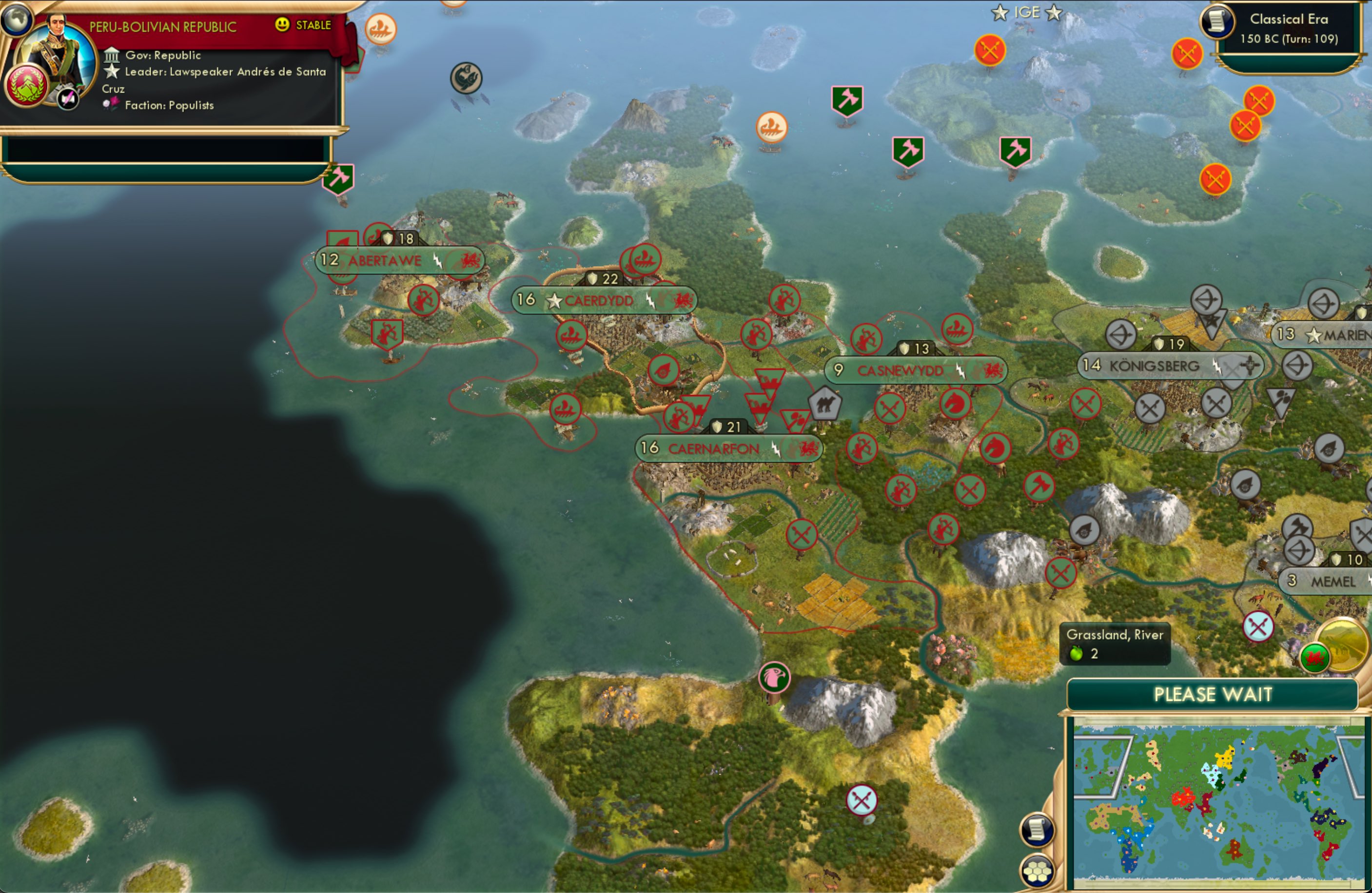Click the STABLE happiness smiley indicator
This screenshot has height=893, width=1372.
pos(282,25)
